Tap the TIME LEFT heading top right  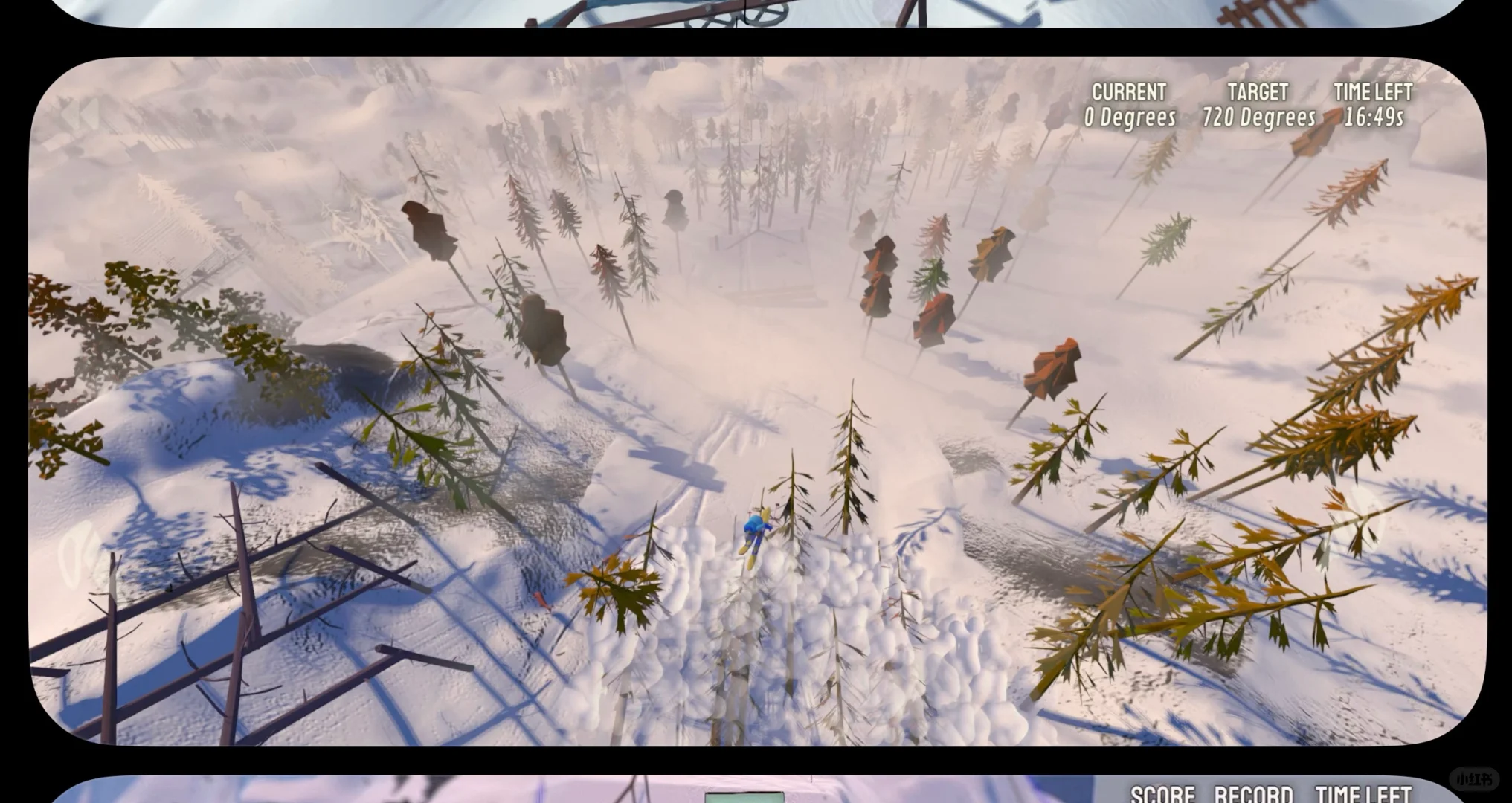click(1374, 92)
